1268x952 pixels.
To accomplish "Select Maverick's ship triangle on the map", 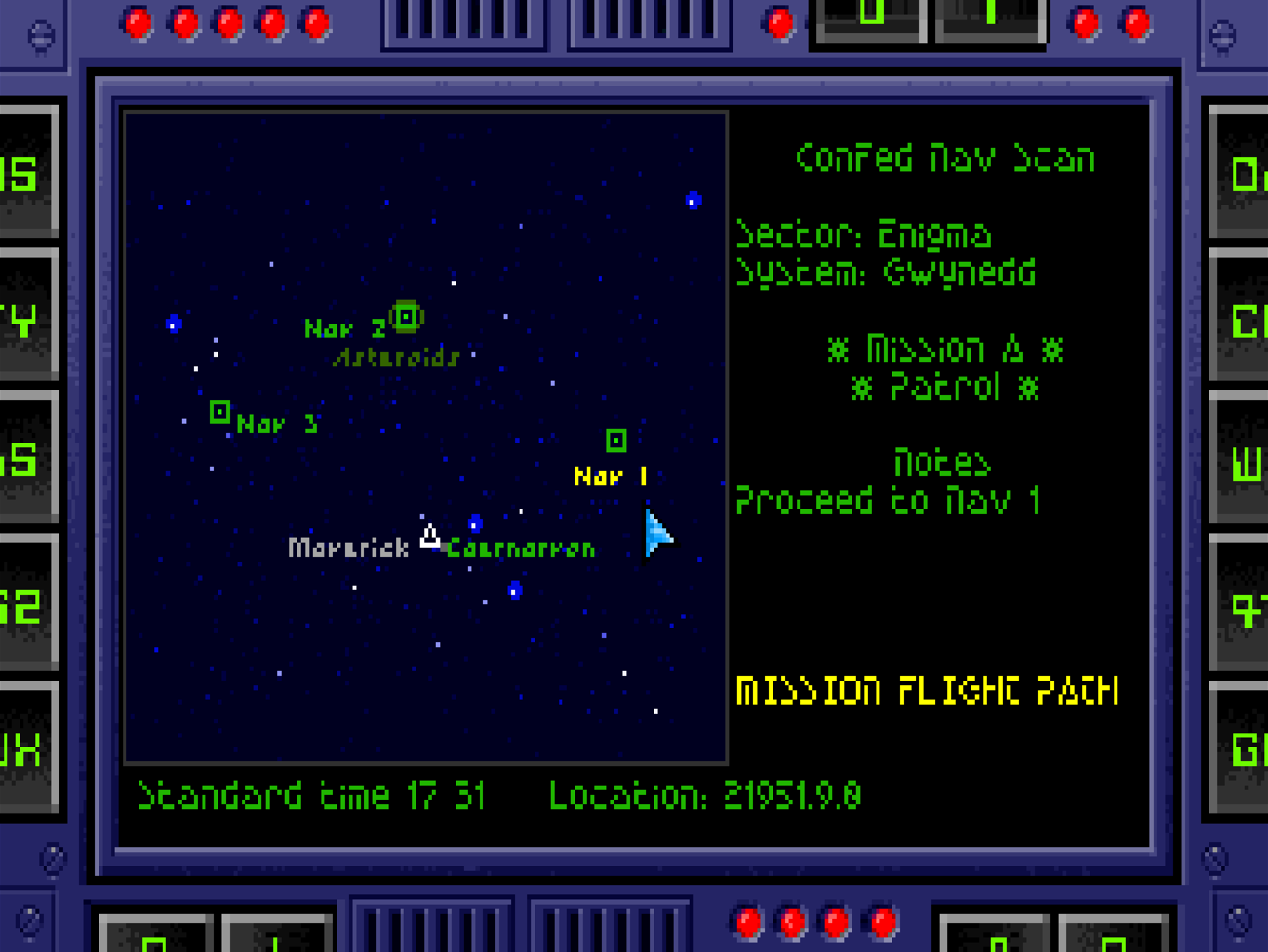I will pos(429,535).
